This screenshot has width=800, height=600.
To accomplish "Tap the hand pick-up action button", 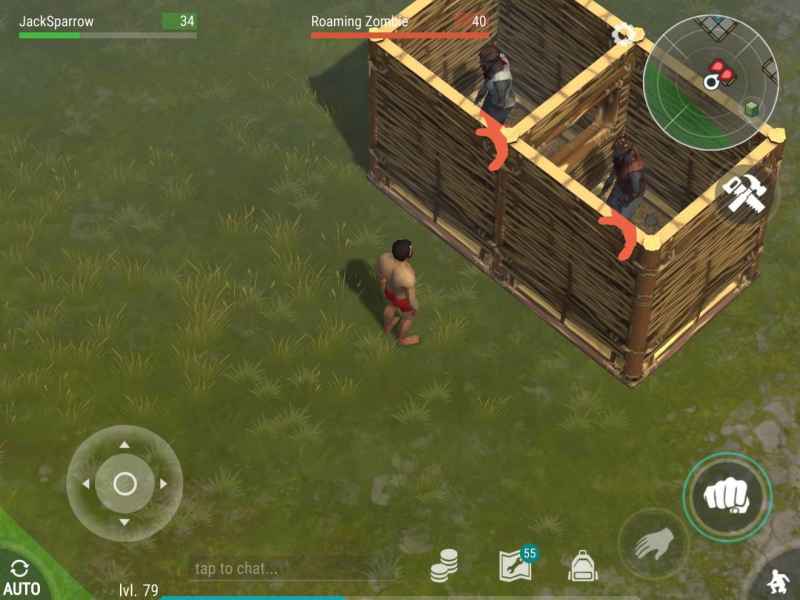I will pos(651,545).
